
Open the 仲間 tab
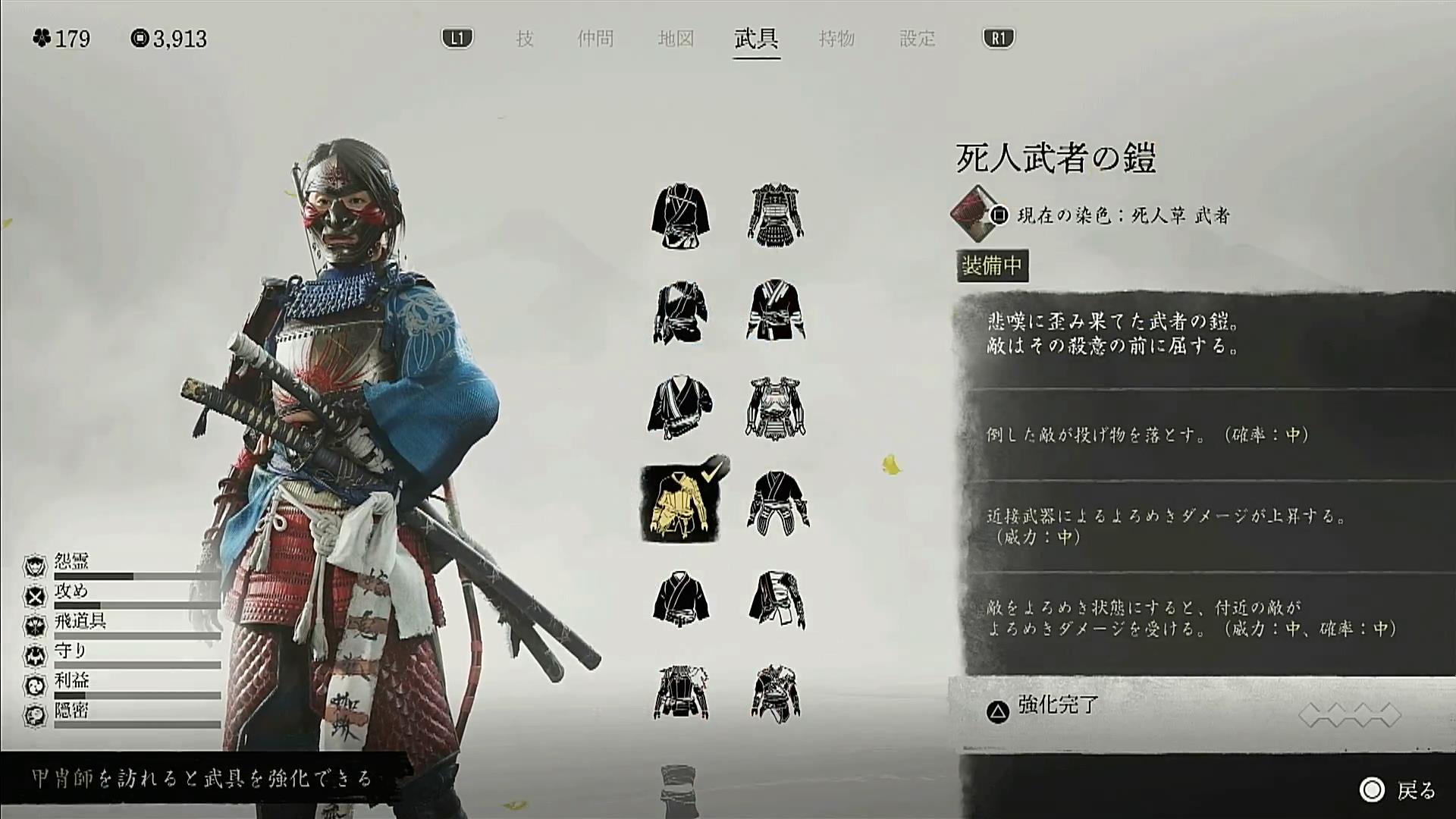(595, 39)
